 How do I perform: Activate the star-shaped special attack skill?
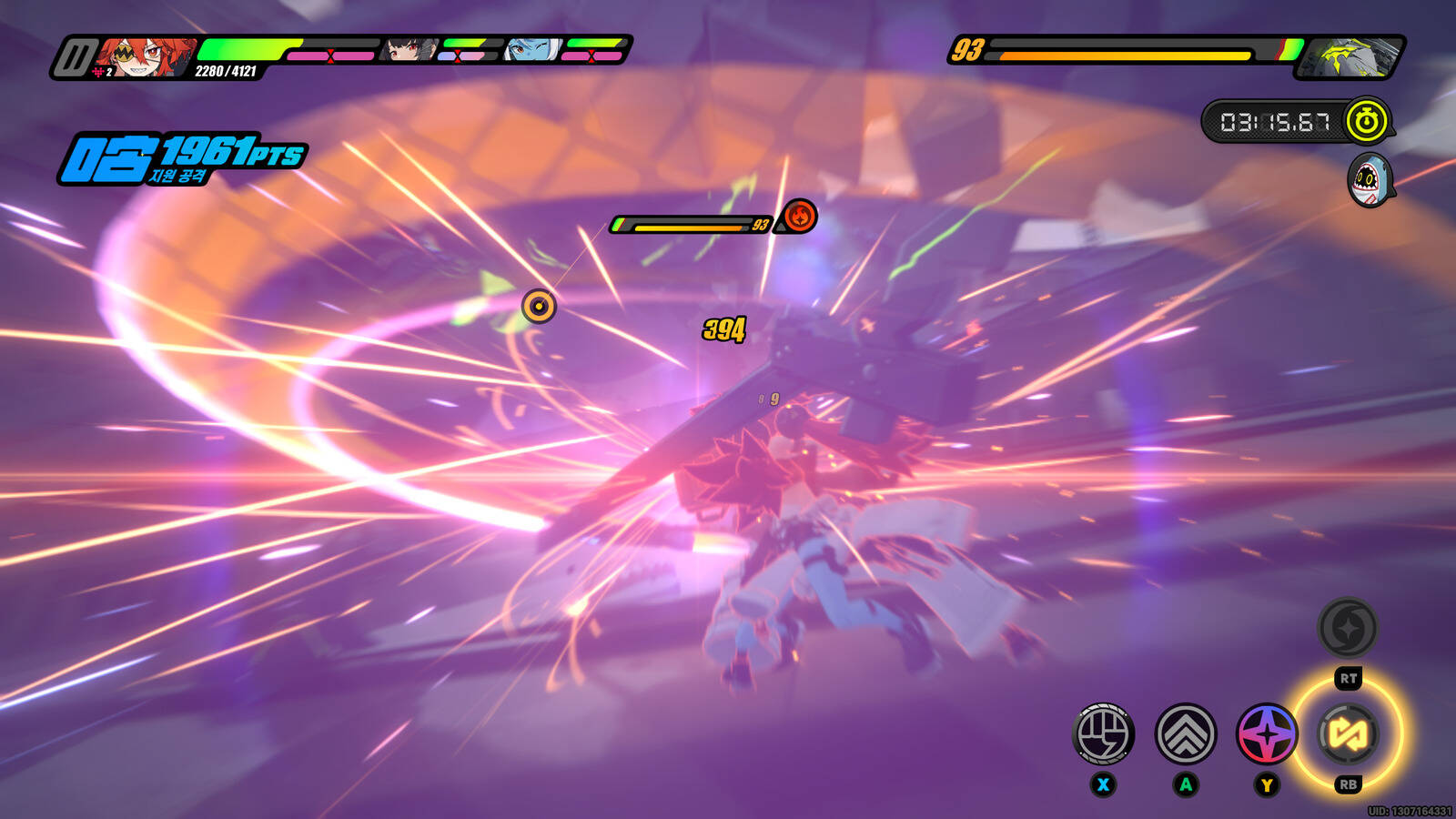coord(1267,733)
